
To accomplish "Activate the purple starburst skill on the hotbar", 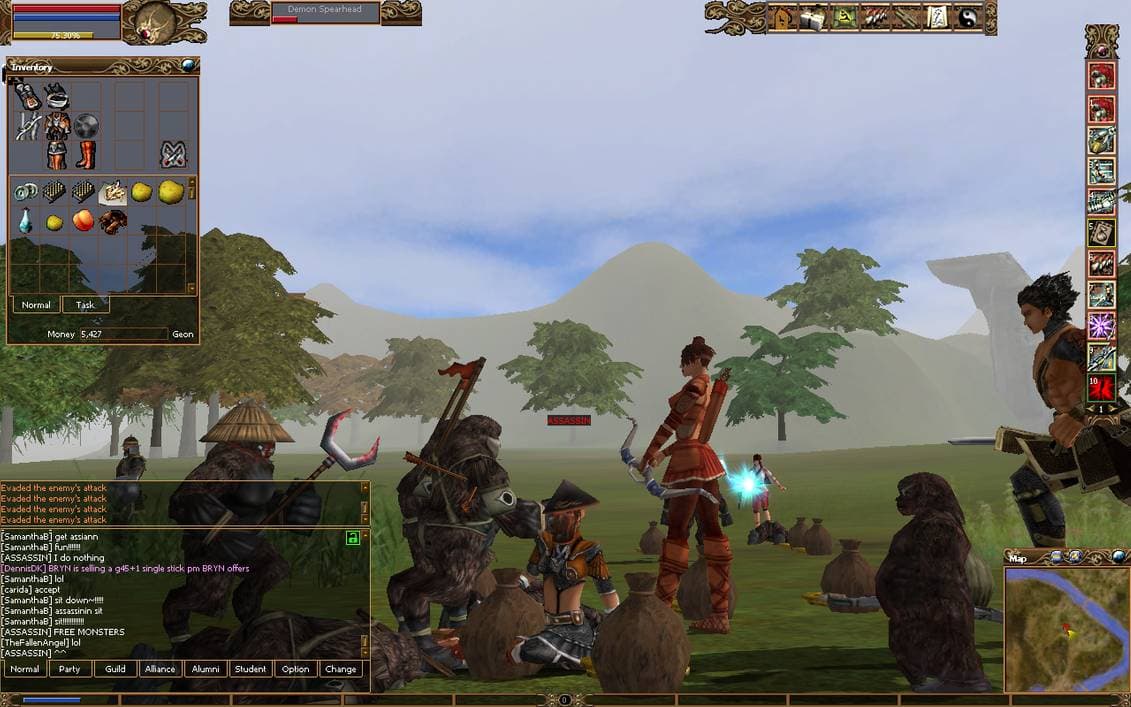I will 1102,326.
